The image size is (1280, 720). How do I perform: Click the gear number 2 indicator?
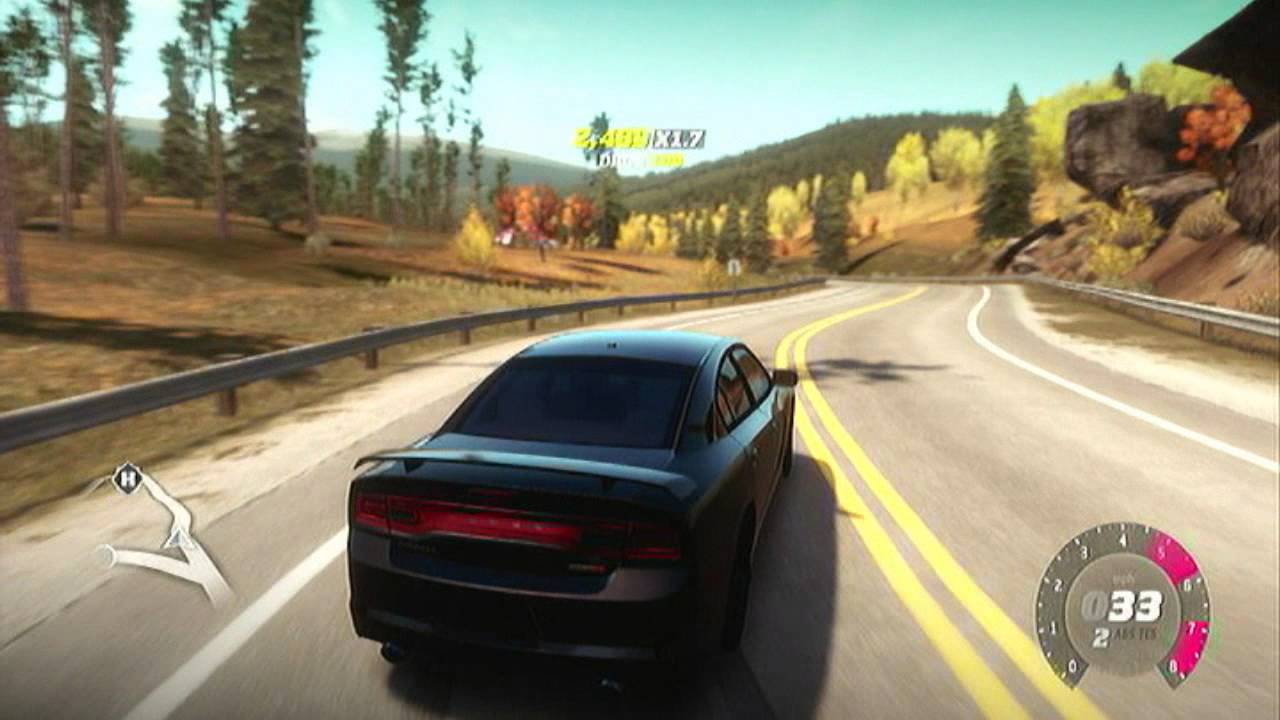[1100, 638]
